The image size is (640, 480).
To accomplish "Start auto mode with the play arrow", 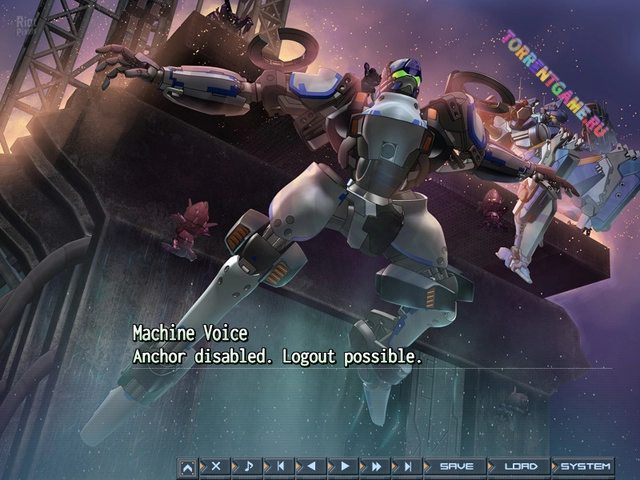I will 343,466.
